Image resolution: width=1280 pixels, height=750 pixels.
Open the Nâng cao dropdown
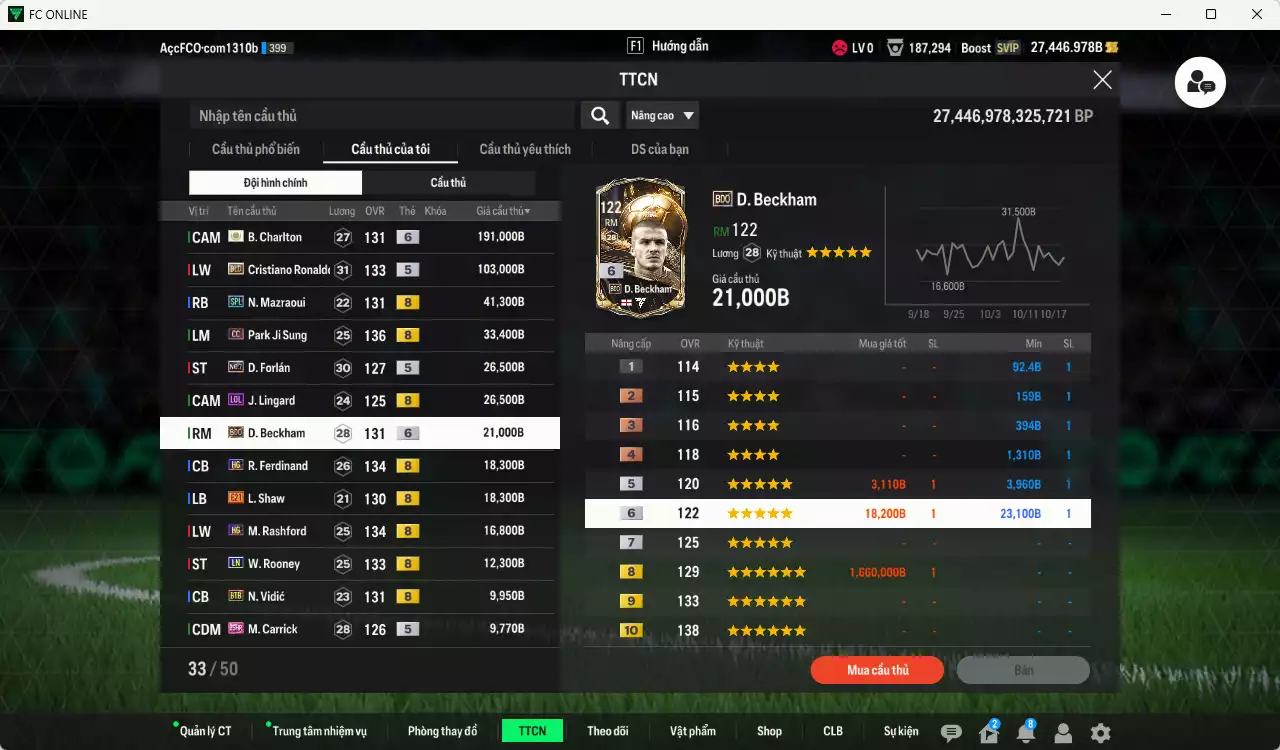click(x=662, y=116)
